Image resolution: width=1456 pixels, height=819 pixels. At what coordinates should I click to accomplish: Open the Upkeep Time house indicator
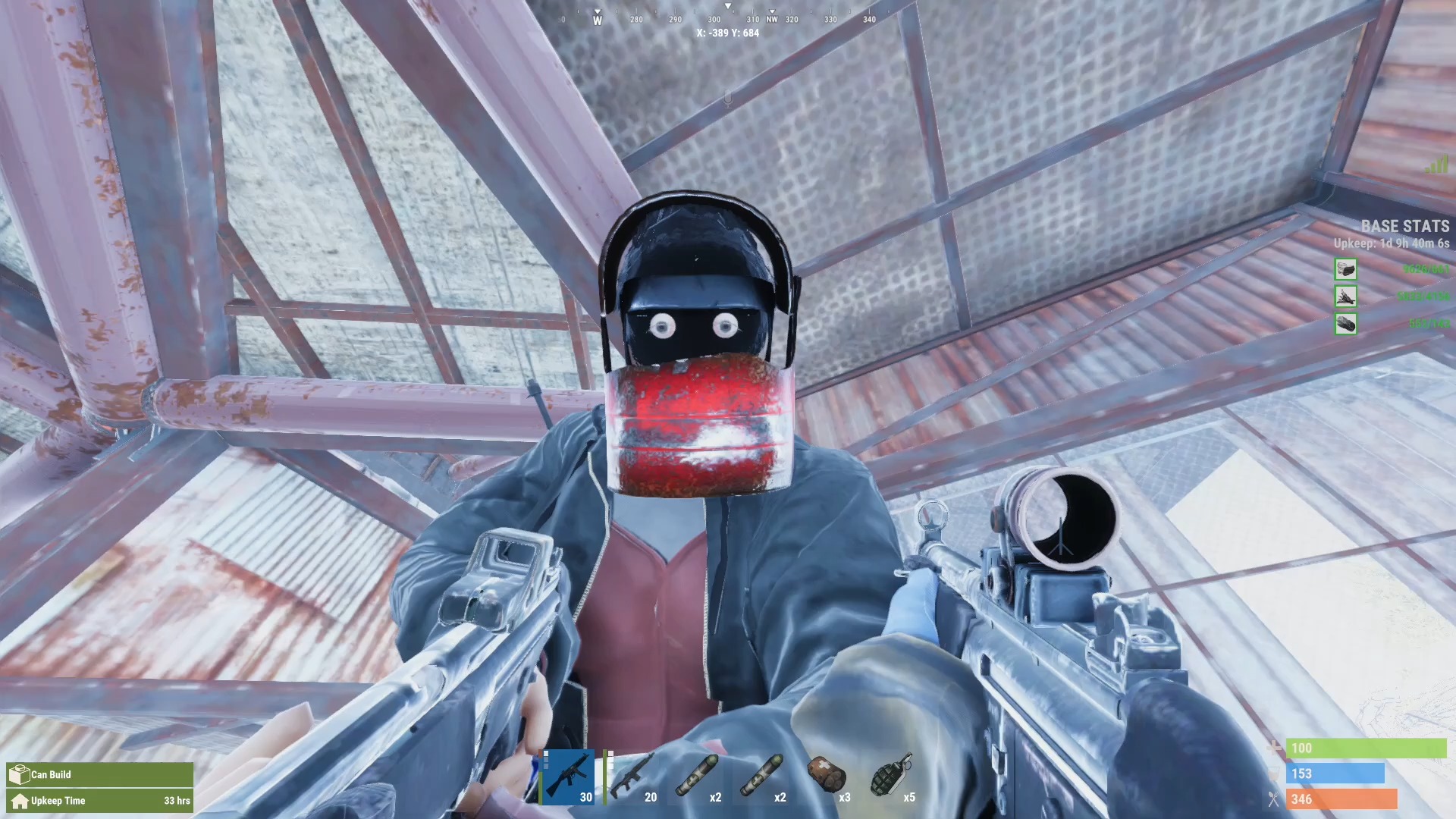[x=99, y=801]
